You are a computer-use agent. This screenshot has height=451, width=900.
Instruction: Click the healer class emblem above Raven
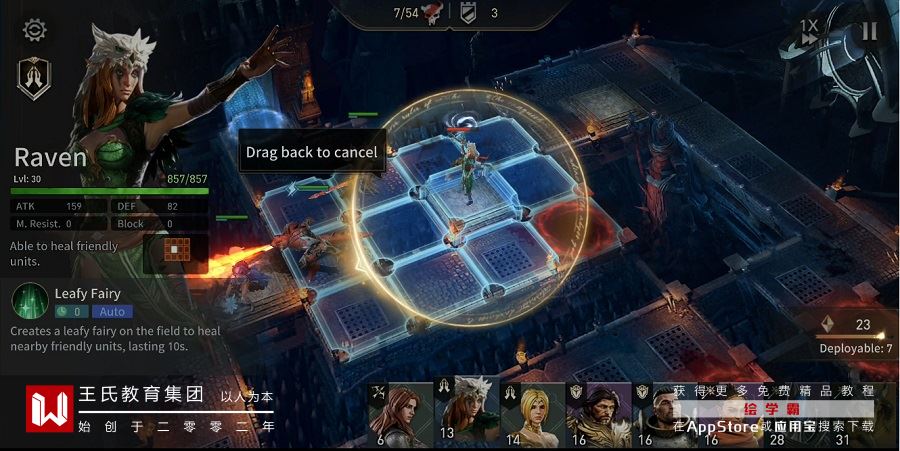[x=34, y=78]
